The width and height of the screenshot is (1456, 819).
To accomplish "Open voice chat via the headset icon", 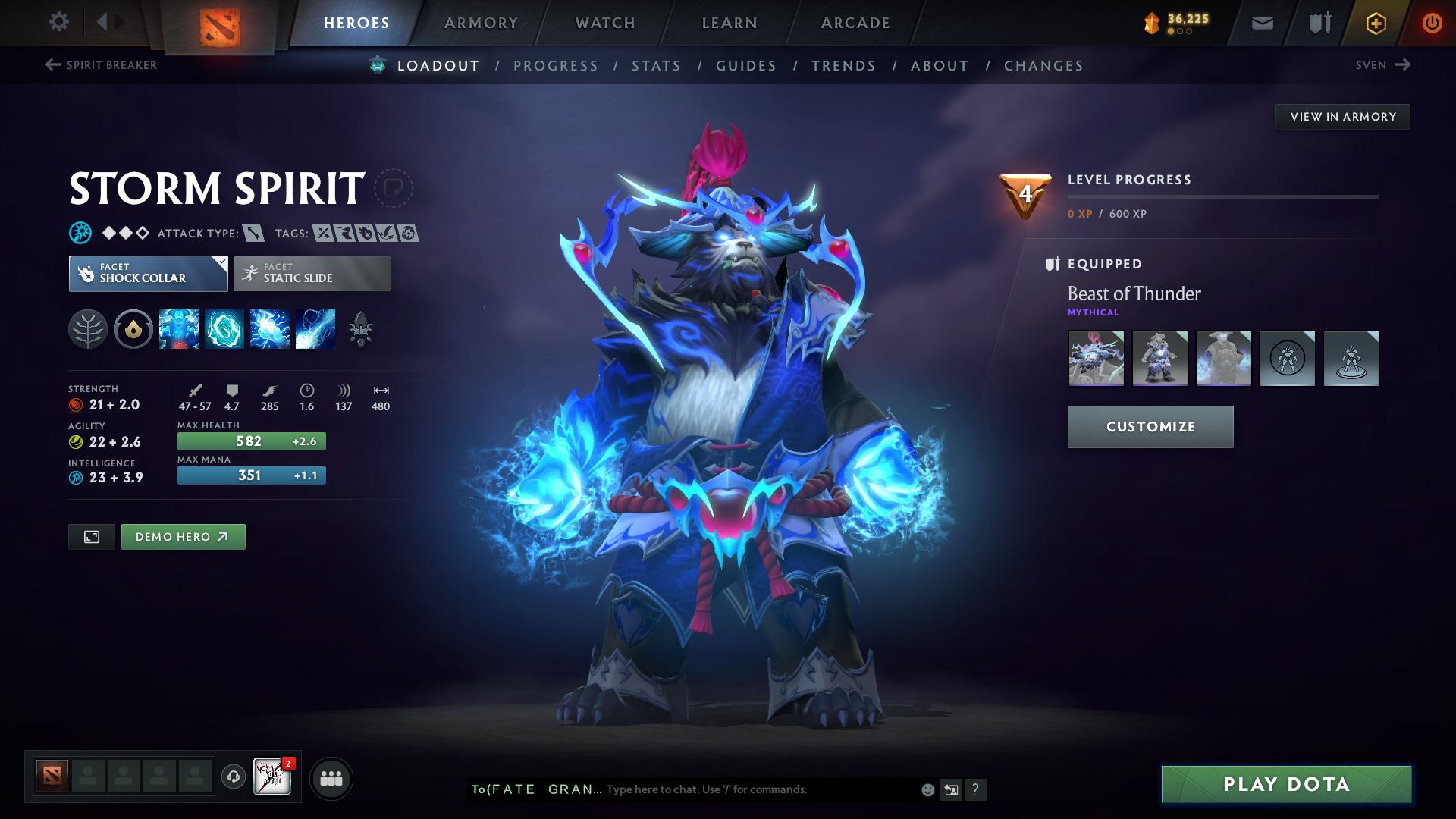I will (x=233, y=778).
